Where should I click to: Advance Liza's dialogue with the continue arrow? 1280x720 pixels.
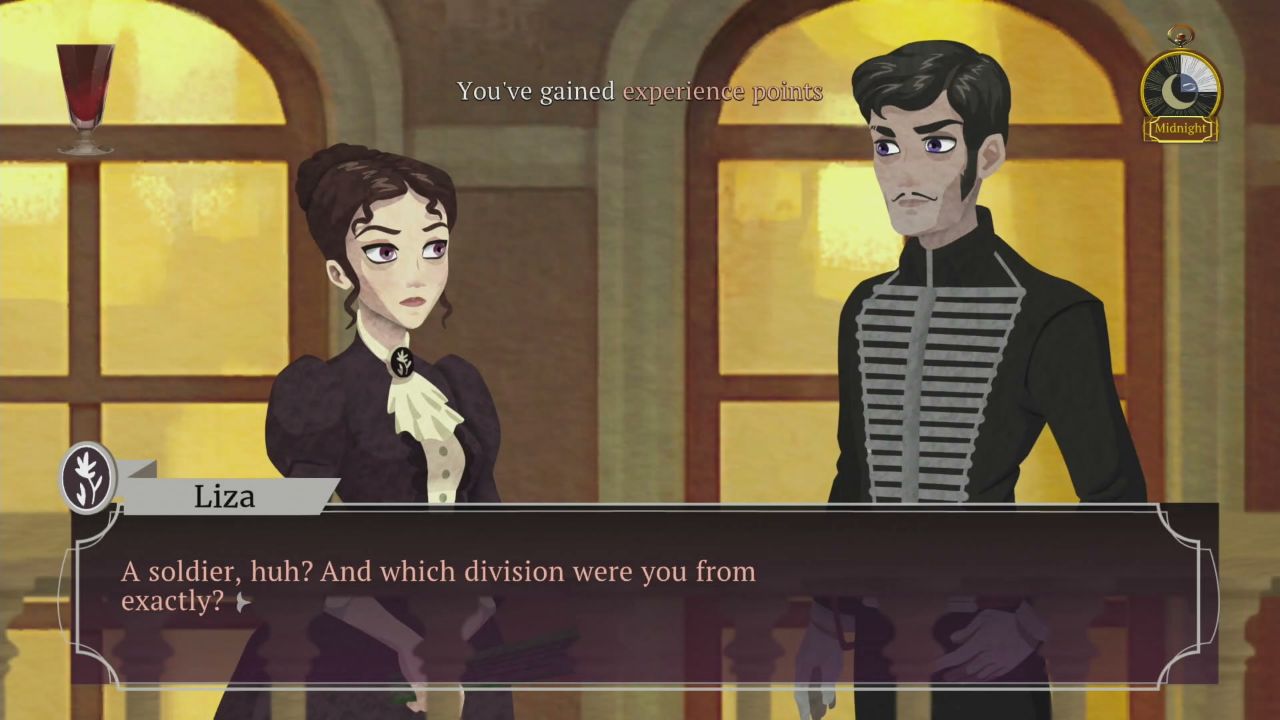[x=242, y=602]
